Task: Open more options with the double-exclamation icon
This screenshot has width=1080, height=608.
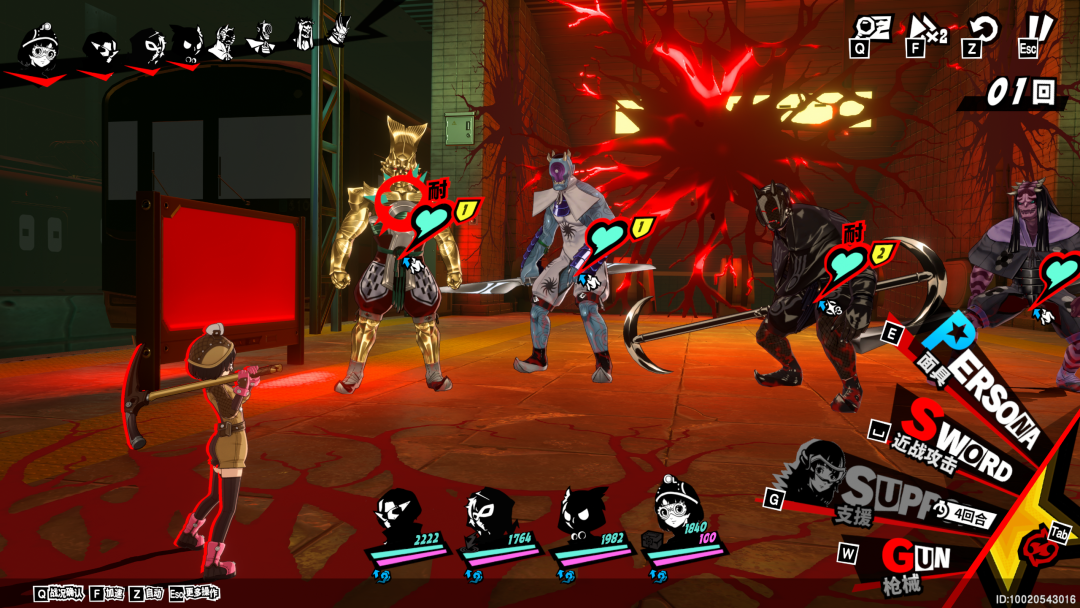Action: [x=1038, y=28]
